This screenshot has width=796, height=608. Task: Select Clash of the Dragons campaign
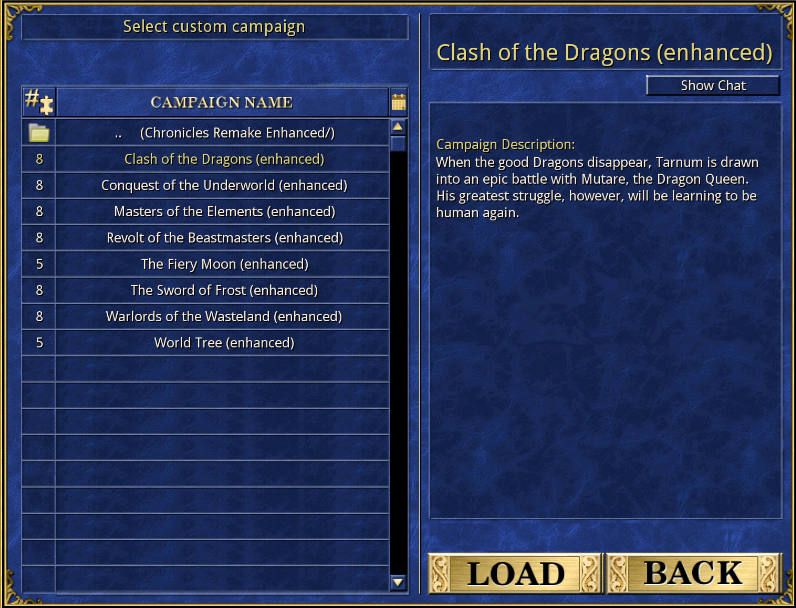click(x=223, y=159)
